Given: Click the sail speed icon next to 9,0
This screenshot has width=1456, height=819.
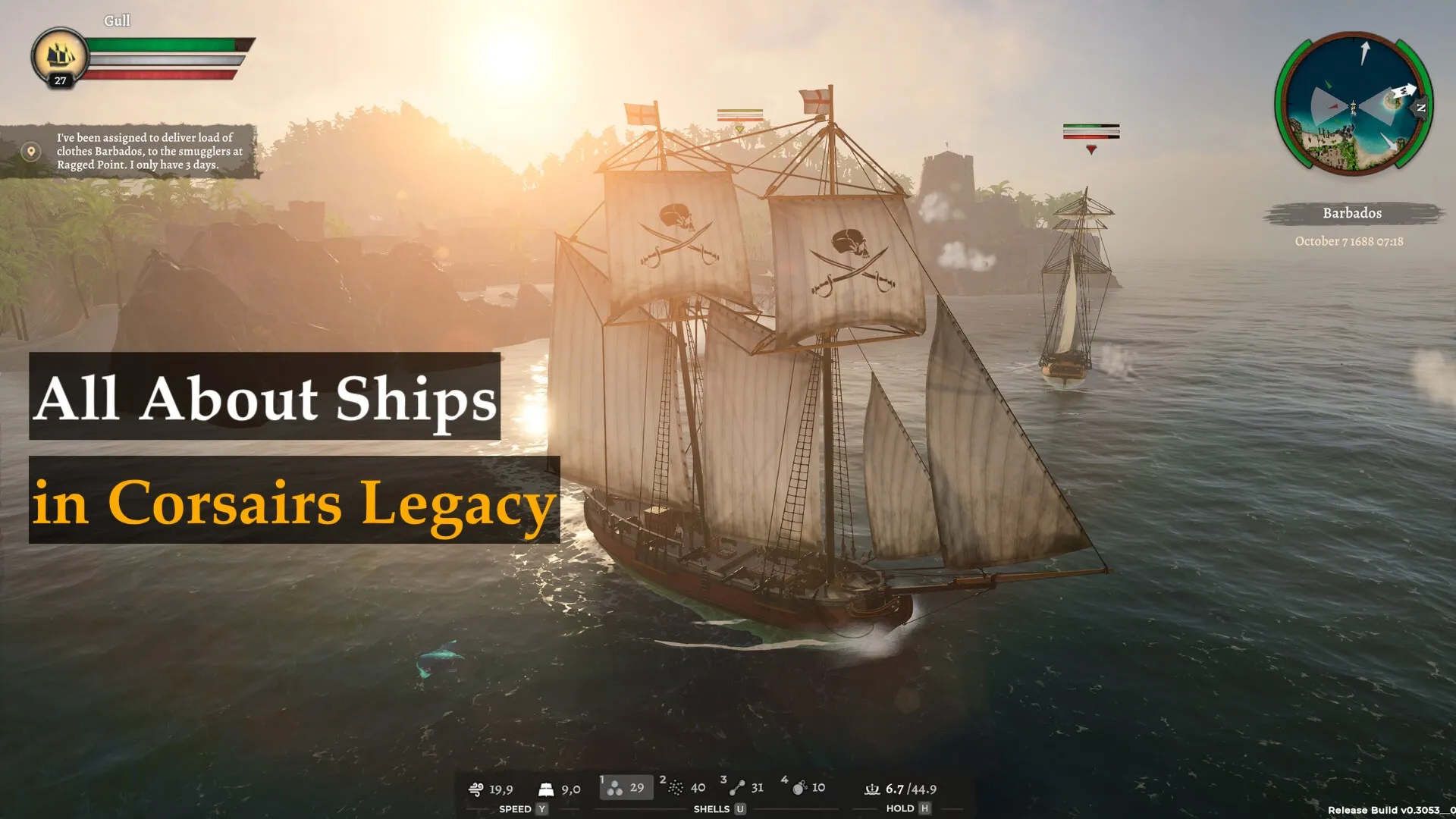Looking at the screenshot, I should click(x=544, y=789).
